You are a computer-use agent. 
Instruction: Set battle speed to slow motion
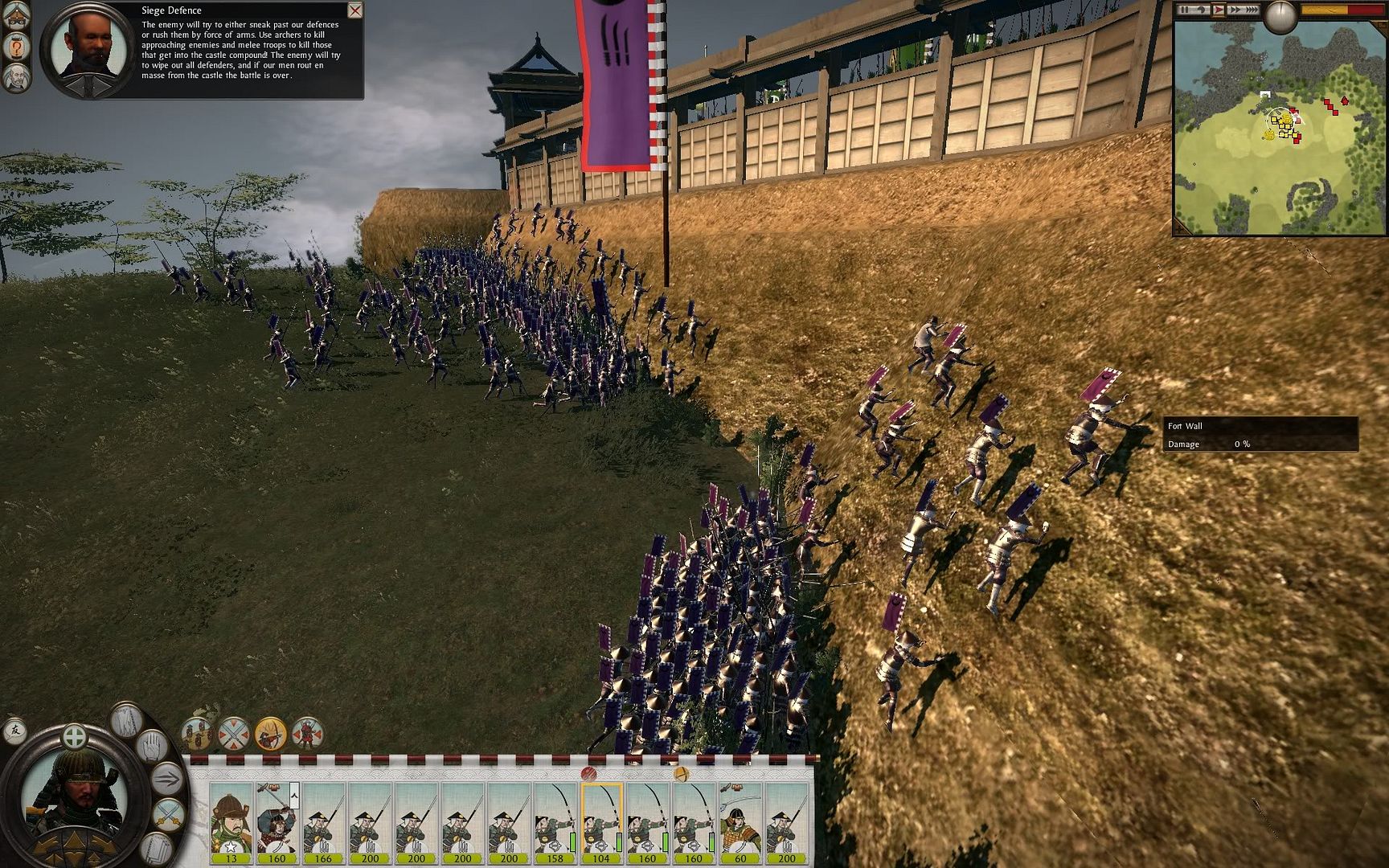pos(1203,10)
